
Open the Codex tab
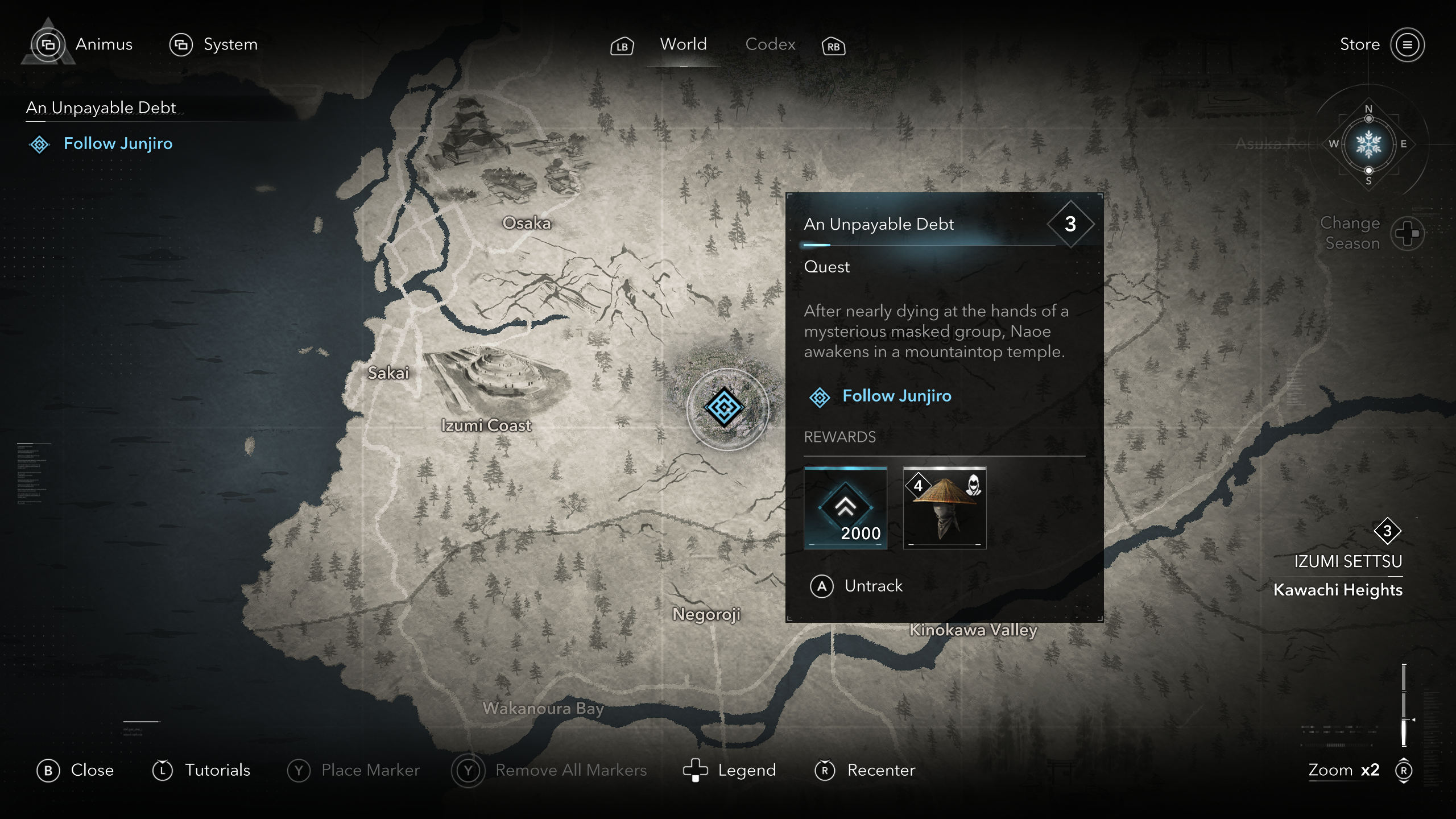770,44
